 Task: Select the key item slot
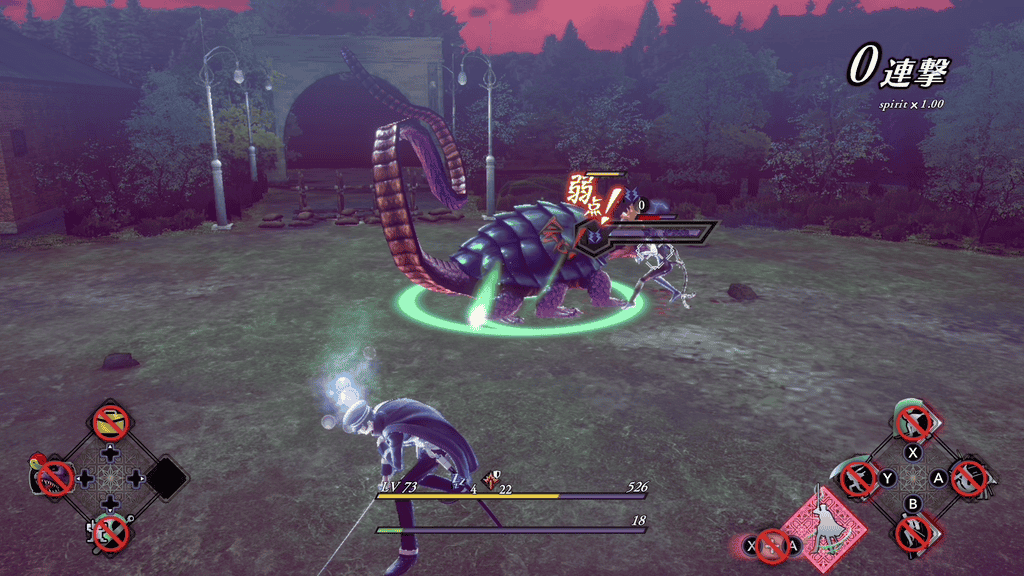[110, 532]
